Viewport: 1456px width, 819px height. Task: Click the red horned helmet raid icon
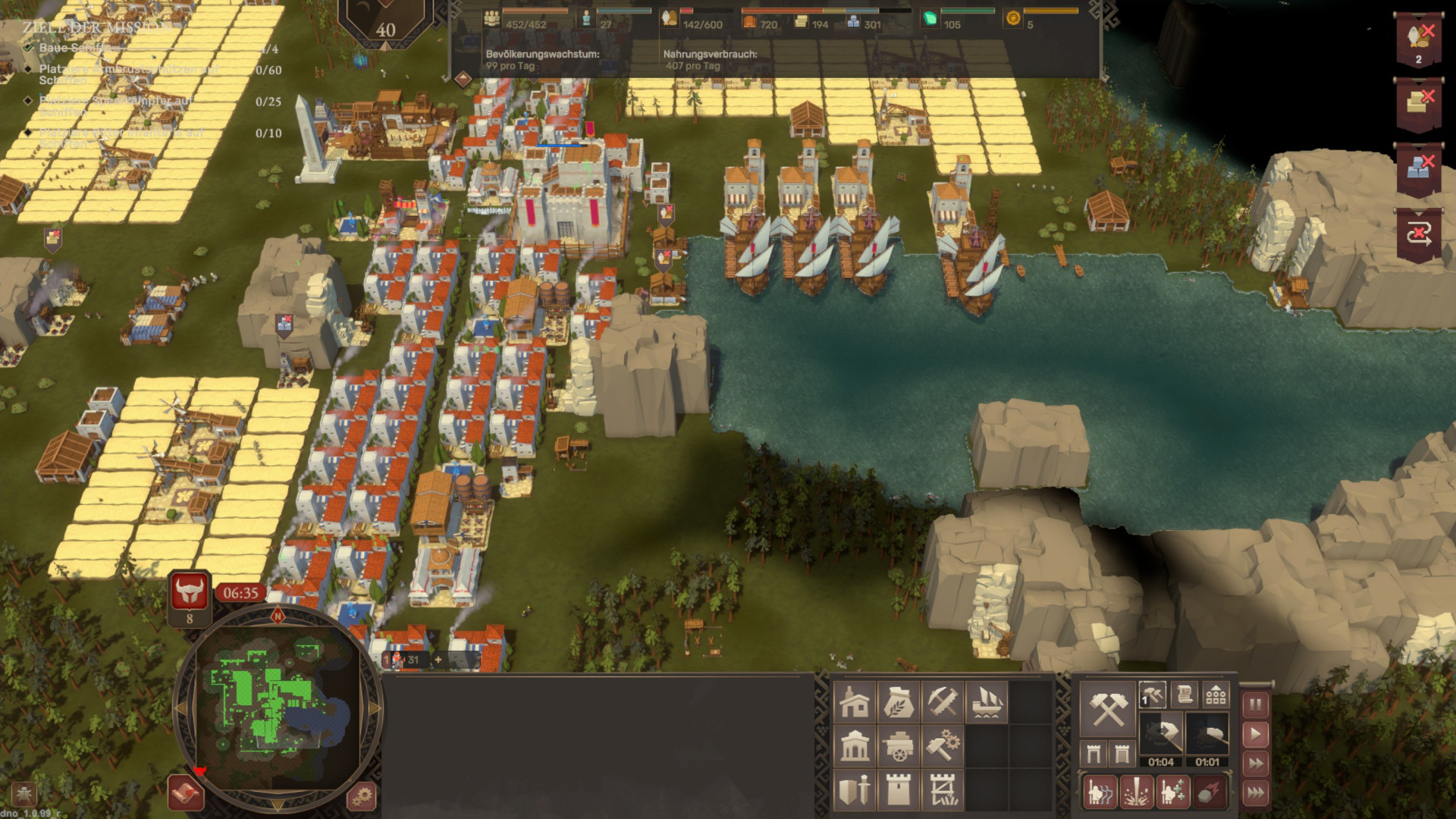pyautogui.click(x=190, y=592)
